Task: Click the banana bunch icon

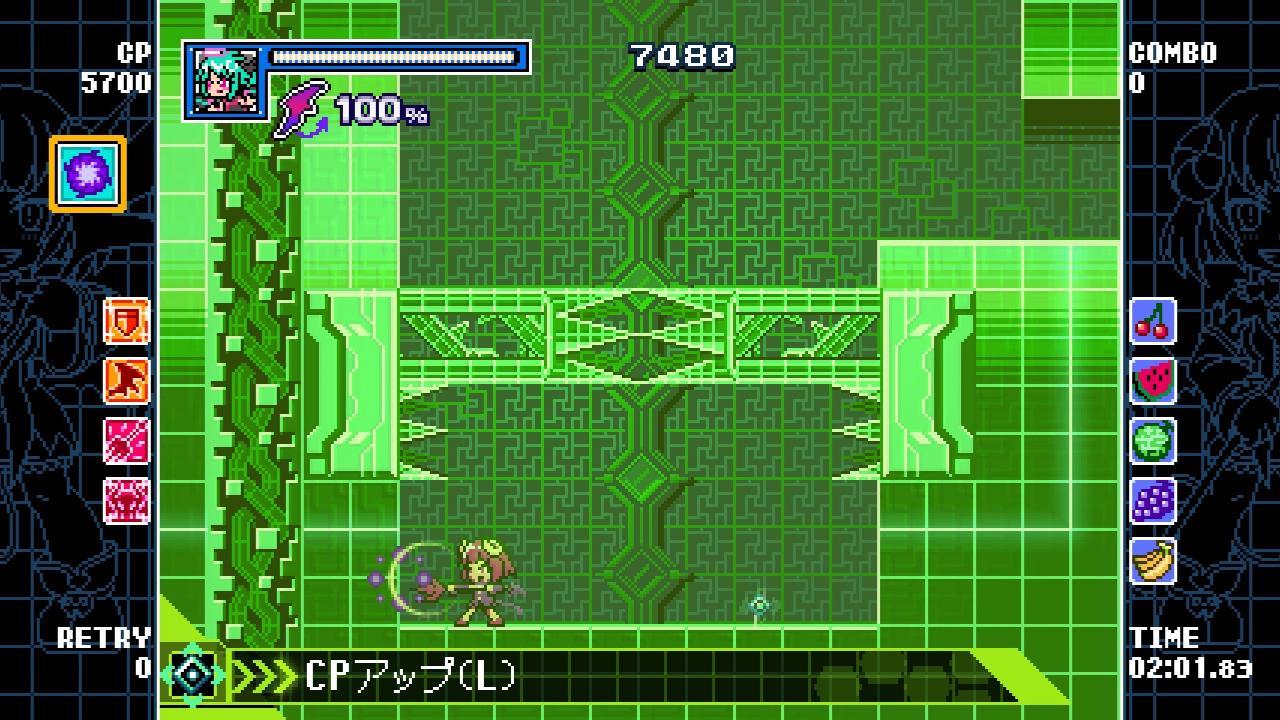Action: coord(1153,561)
